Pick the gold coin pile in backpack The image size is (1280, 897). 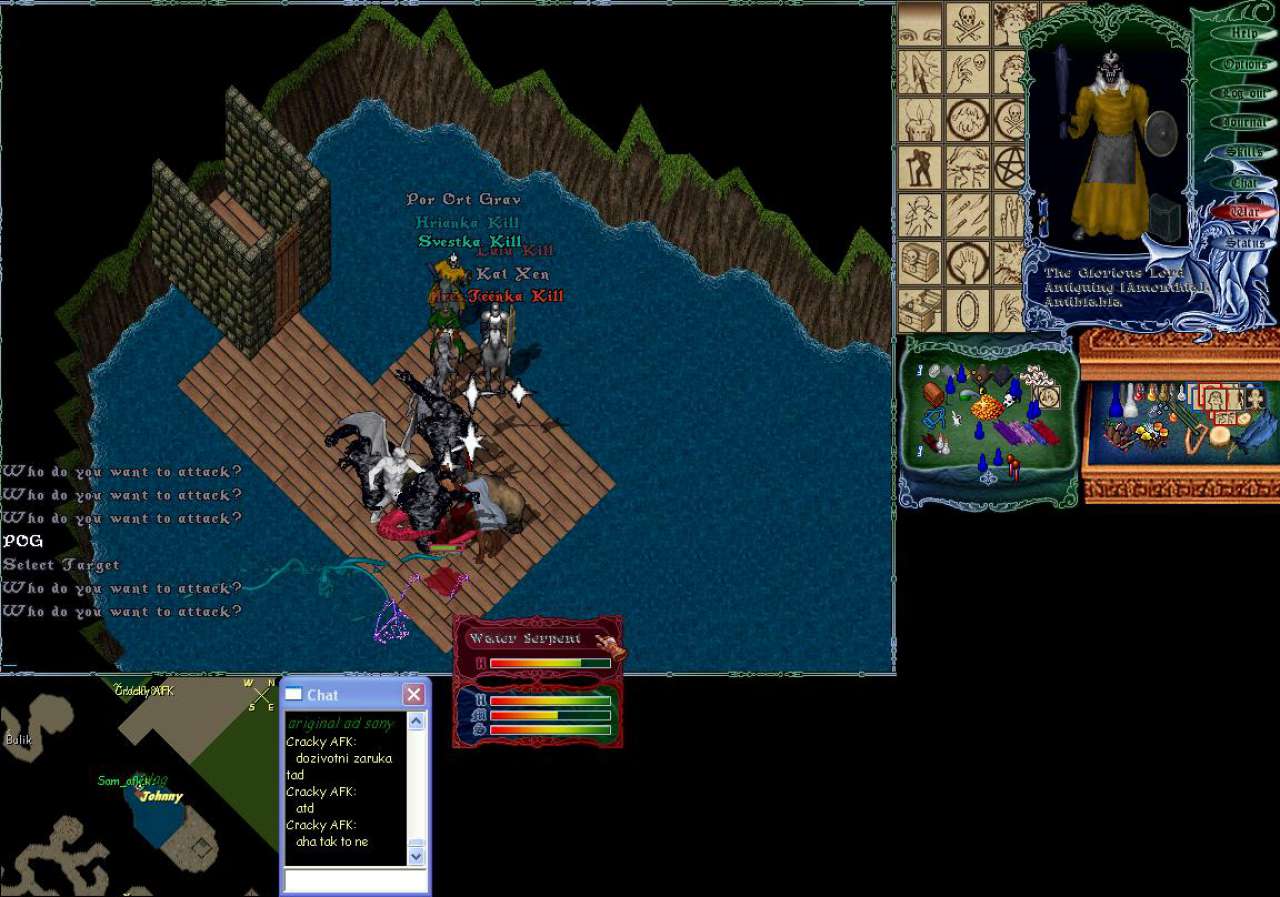(x=986, y=408)
